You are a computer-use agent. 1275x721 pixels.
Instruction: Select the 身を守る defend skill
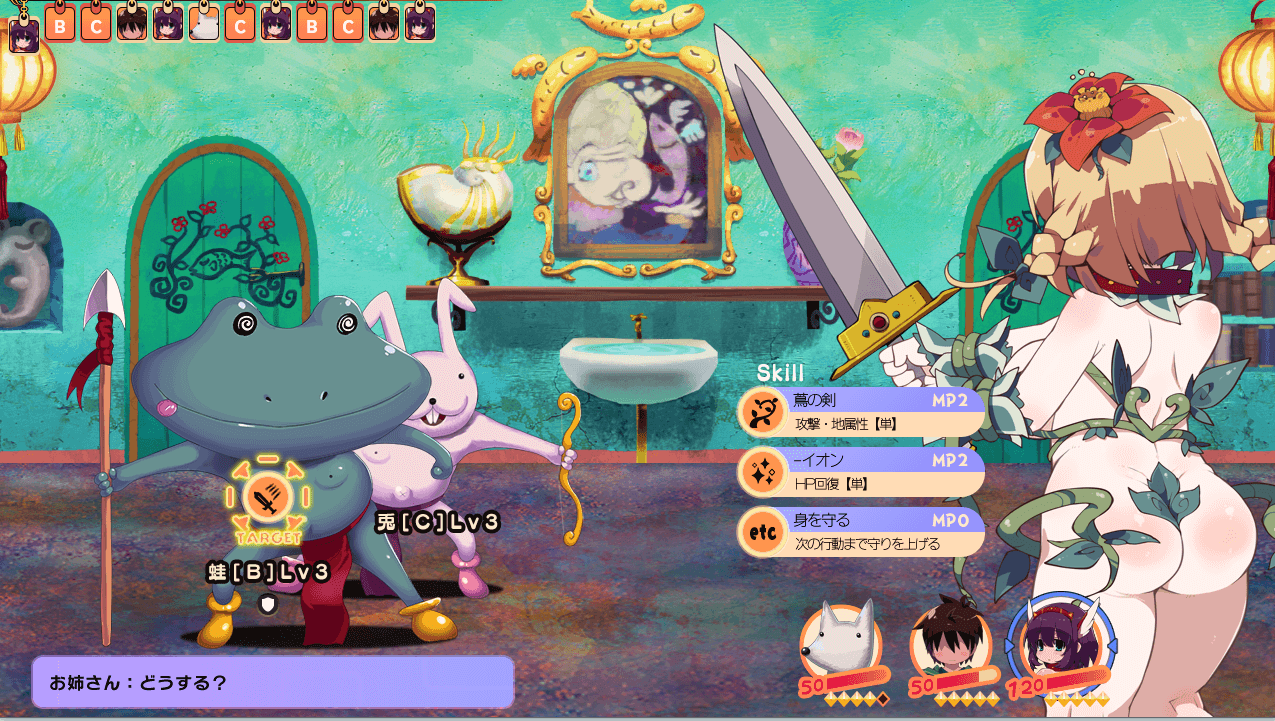[860, 533]
